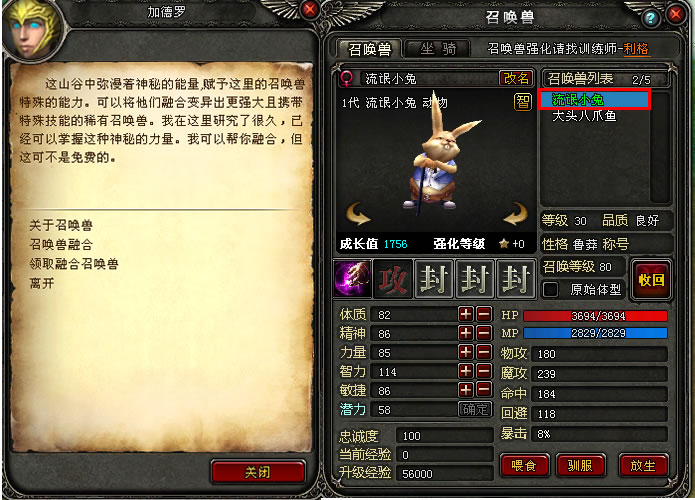Close the NPC dialogue window

click(310, 9)
